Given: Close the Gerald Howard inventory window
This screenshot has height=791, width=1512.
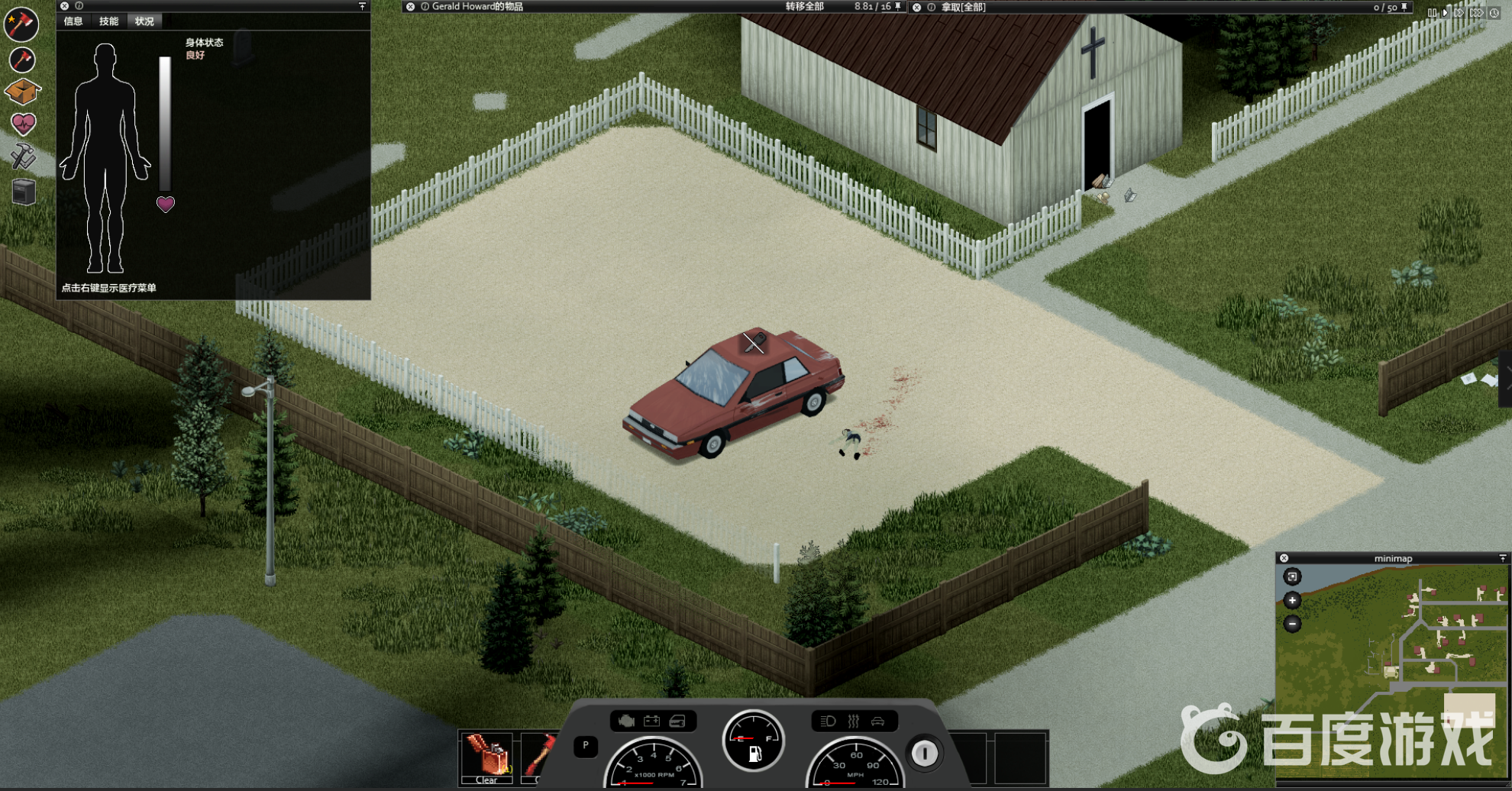Looking at the screenshot, I should pos(410,7).
